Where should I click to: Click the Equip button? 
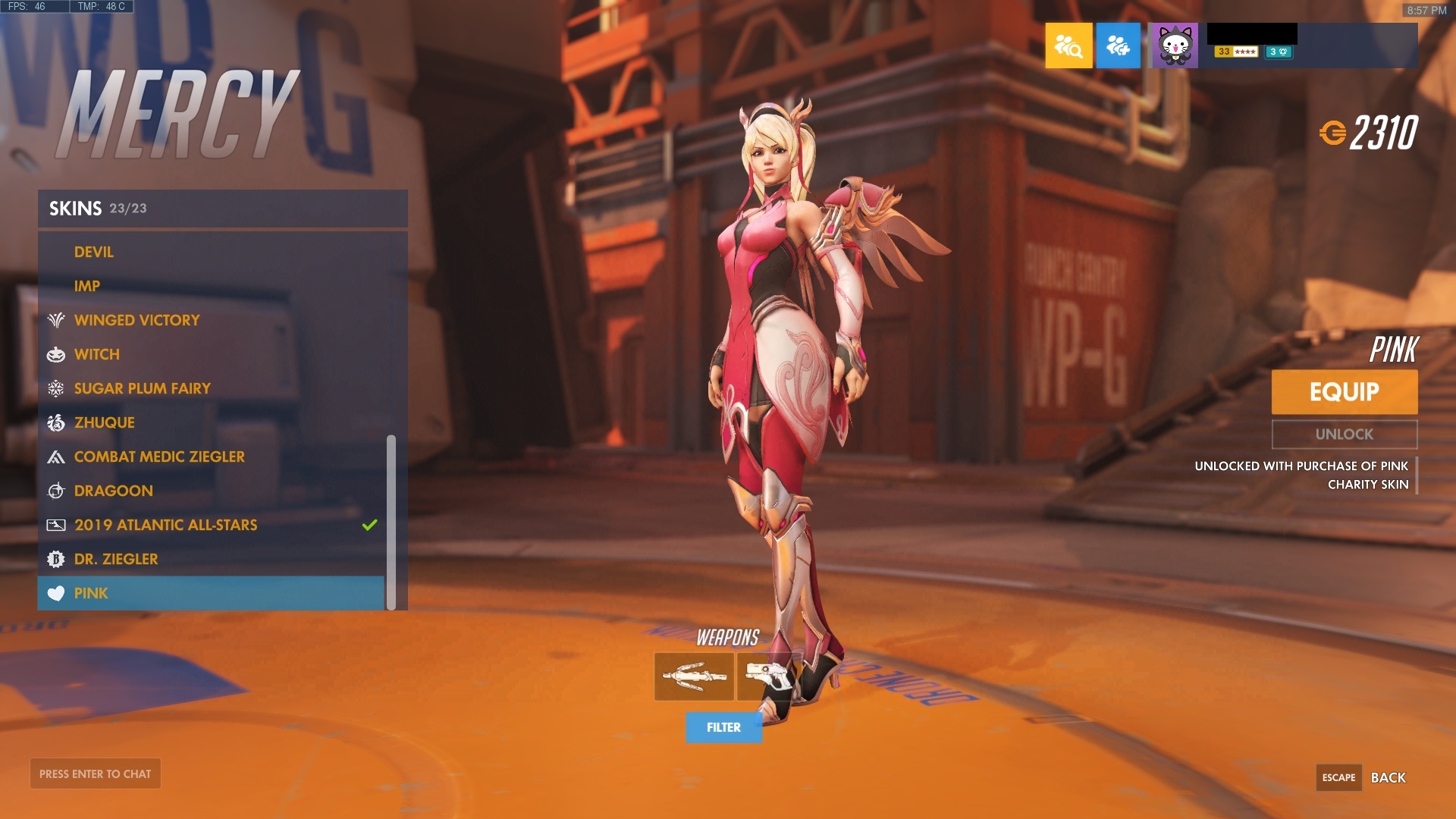click(x=1344, y=392)
